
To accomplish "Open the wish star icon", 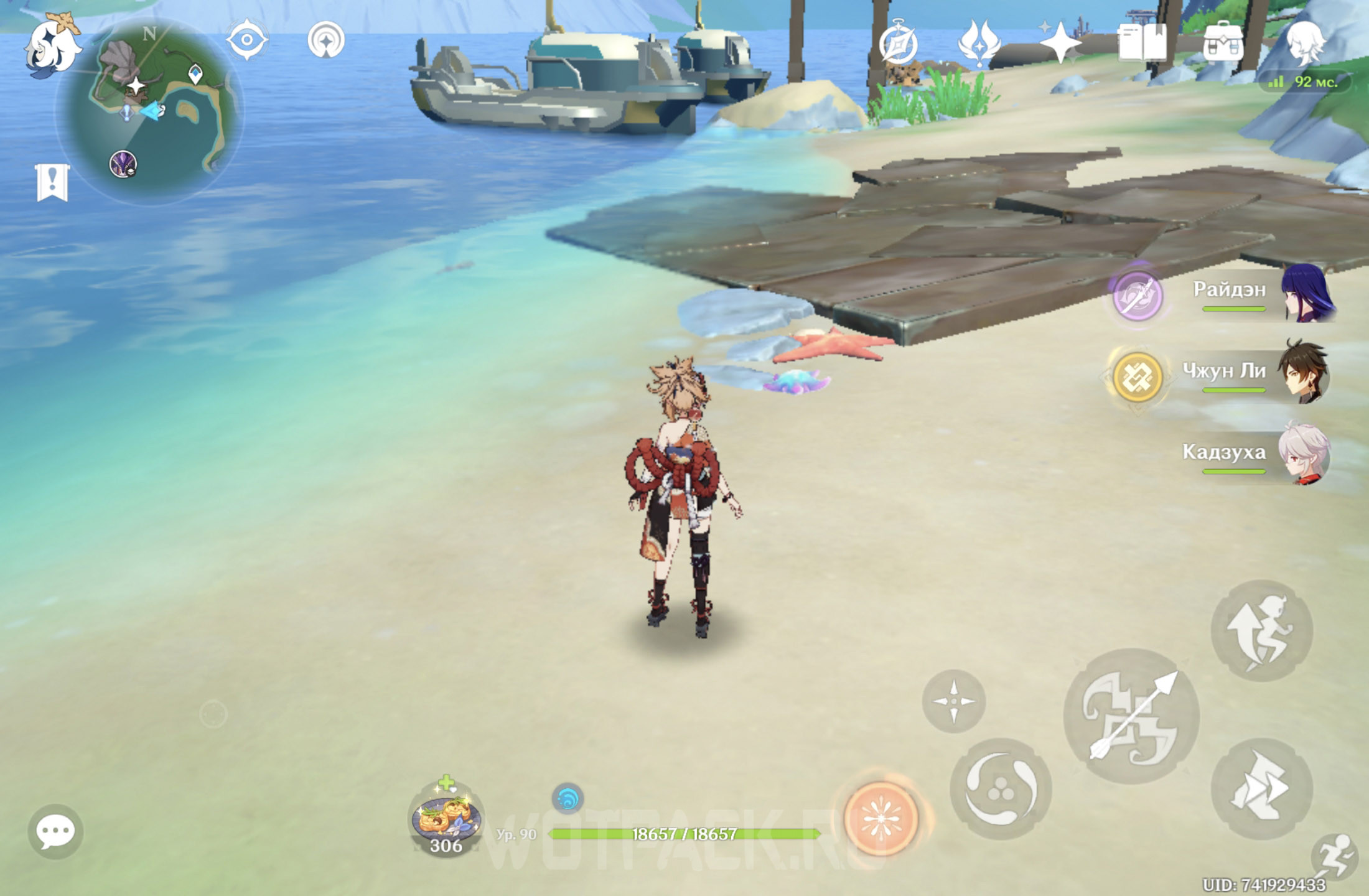I will coord(1060,44).
